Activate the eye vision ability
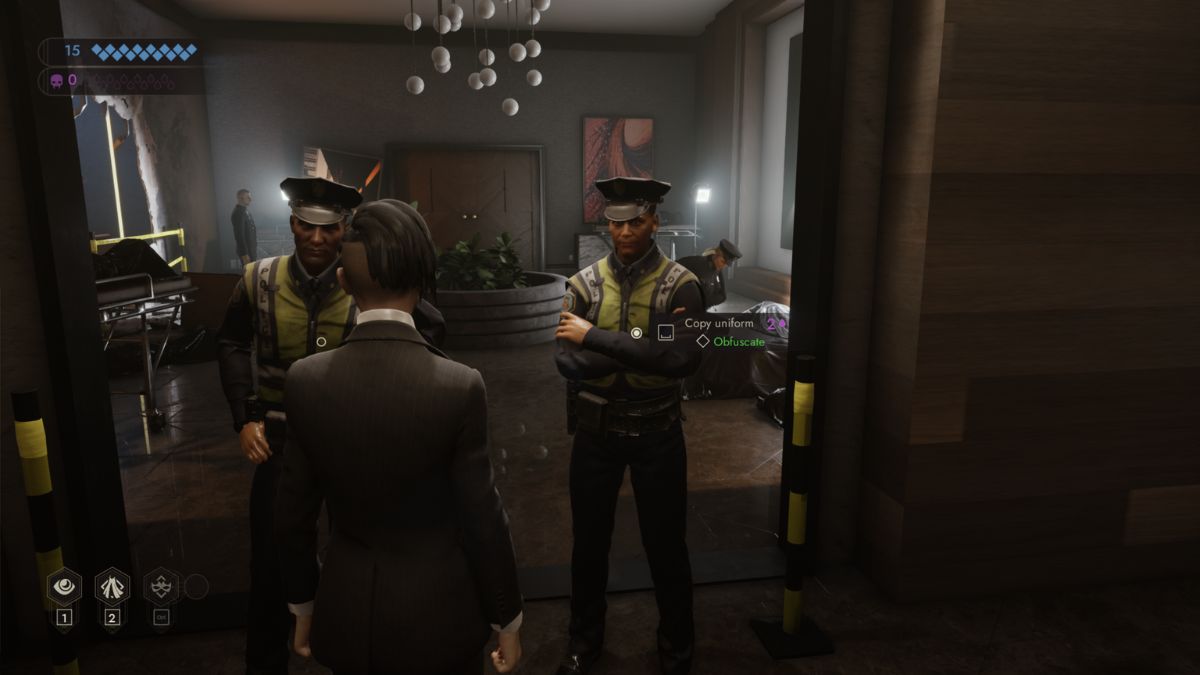The image size is (1200, 675). (64, 587)
